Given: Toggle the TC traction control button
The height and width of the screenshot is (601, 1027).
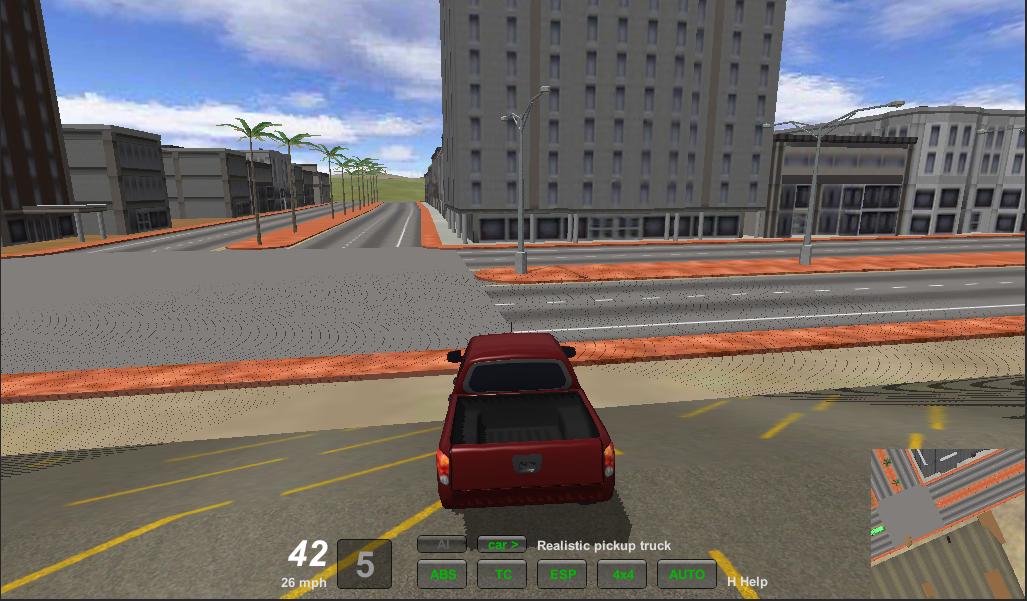Looking at the screenshot, I should (x=502, y=574).
